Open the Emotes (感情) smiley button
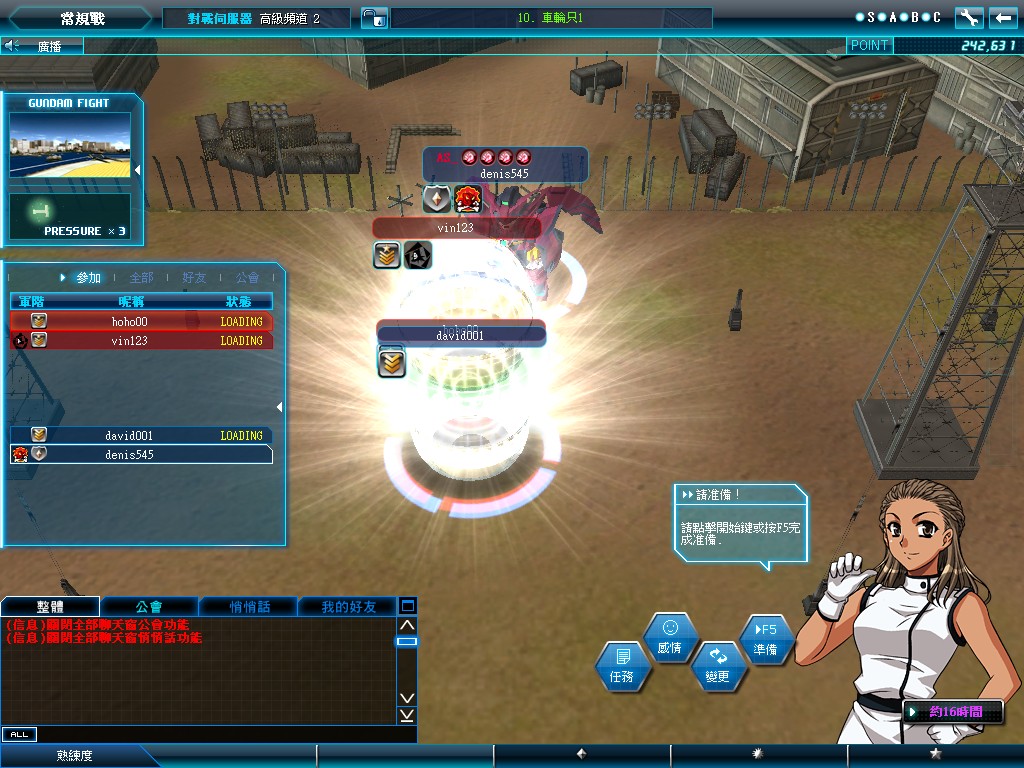The image size is (1024, 768). pyautogui.click(x=670, y=637)
